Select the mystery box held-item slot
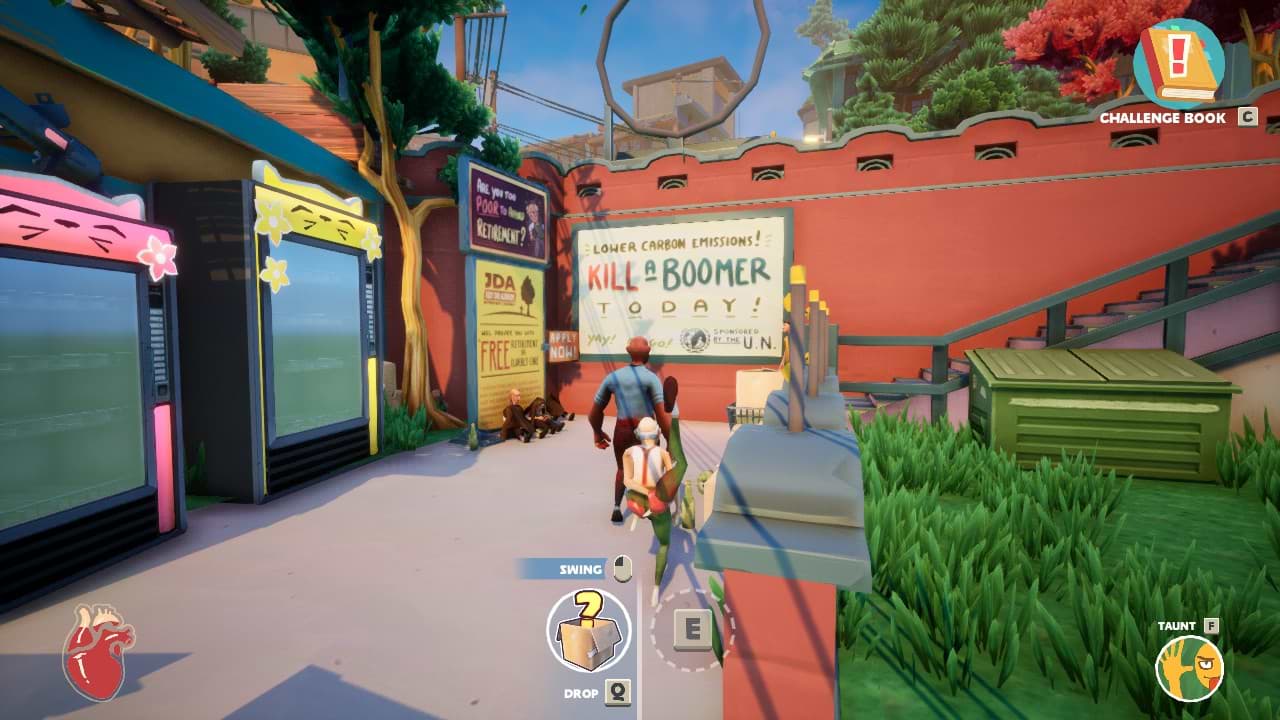1280x720 pixels. (x=589, y=630)
